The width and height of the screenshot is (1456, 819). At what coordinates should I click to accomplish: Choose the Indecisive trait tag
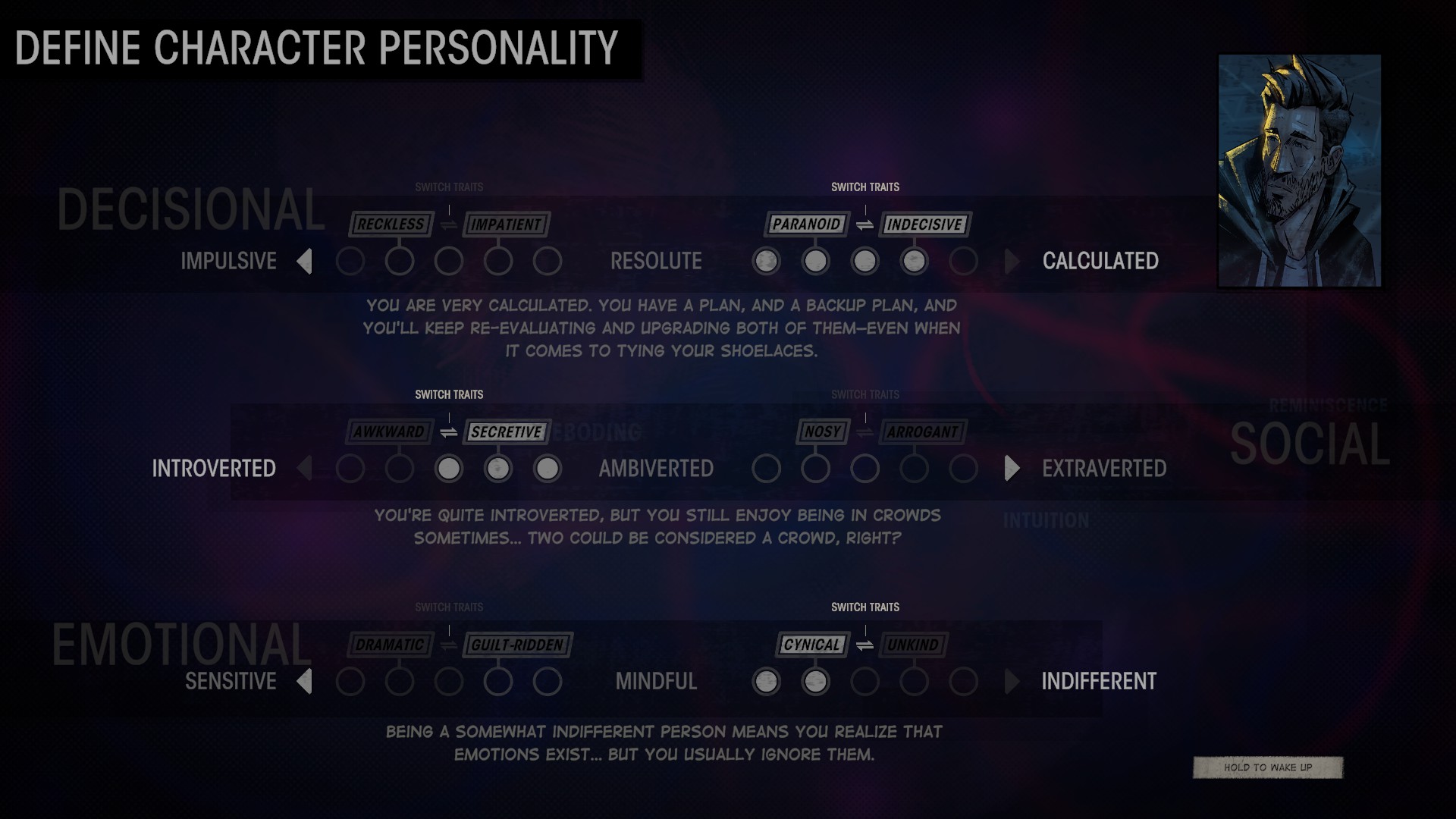click(x=924, y=224)
